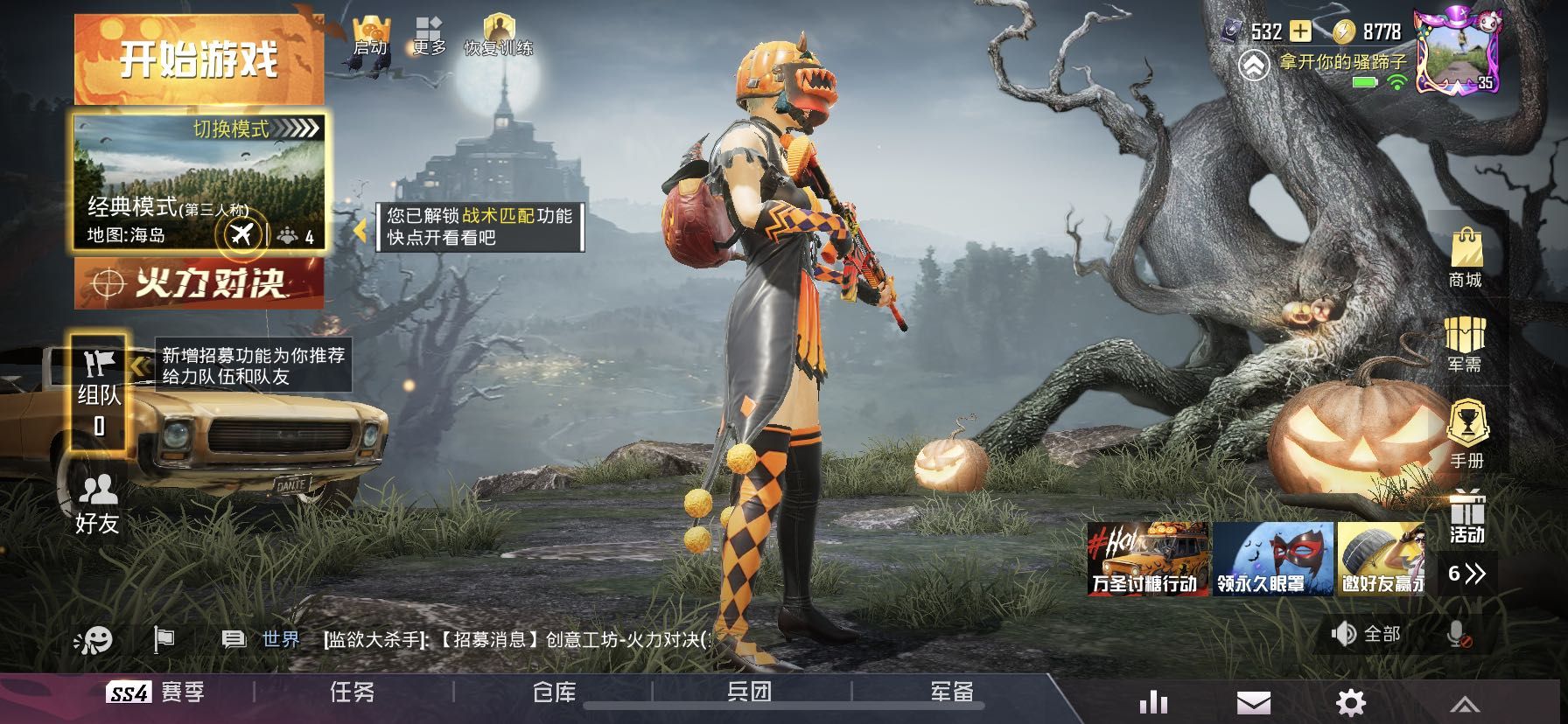
Task: Open the 军备 armaments tab
Action: pos(951,693)
